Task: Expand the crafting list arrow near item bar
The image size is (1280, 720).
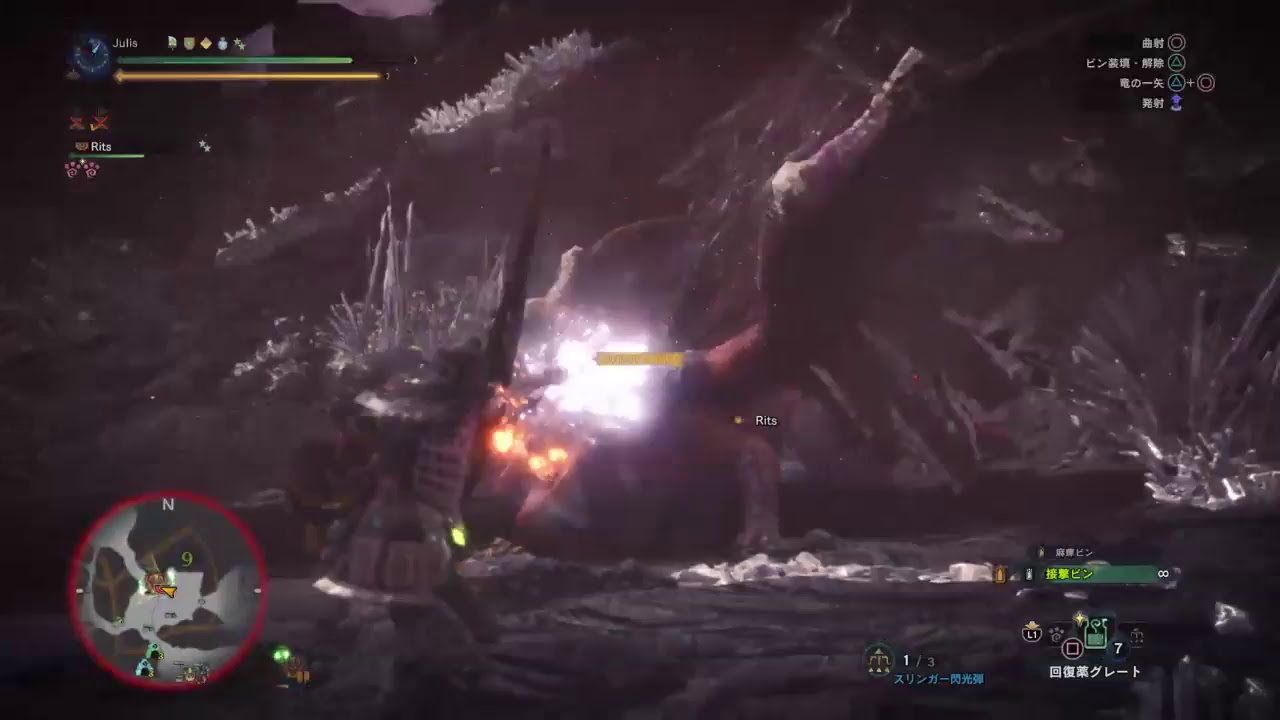Action: tap(1137, 635)
